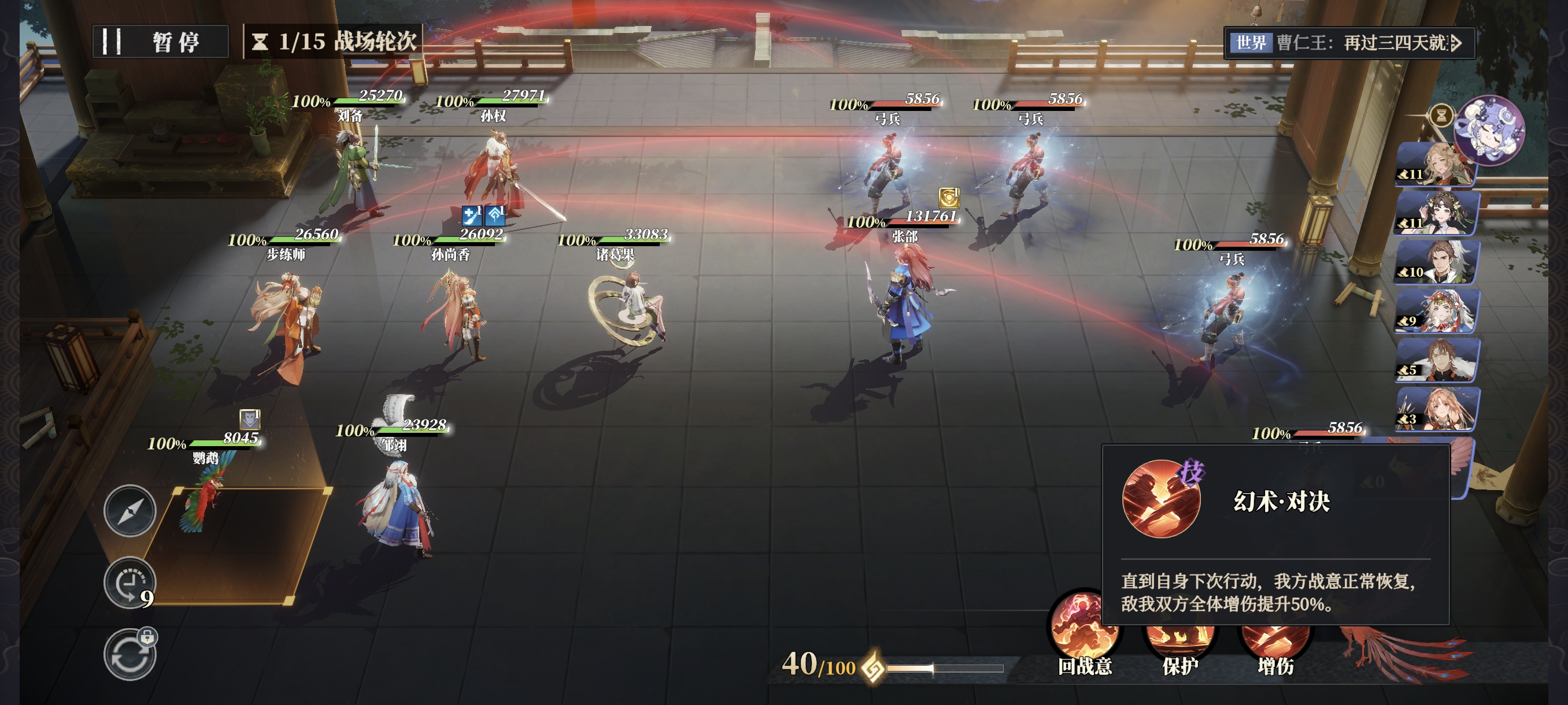Choose the speed 10 turn-order portrait
This screenshot has height=705, width=1568.
[x=1437, y=263]
